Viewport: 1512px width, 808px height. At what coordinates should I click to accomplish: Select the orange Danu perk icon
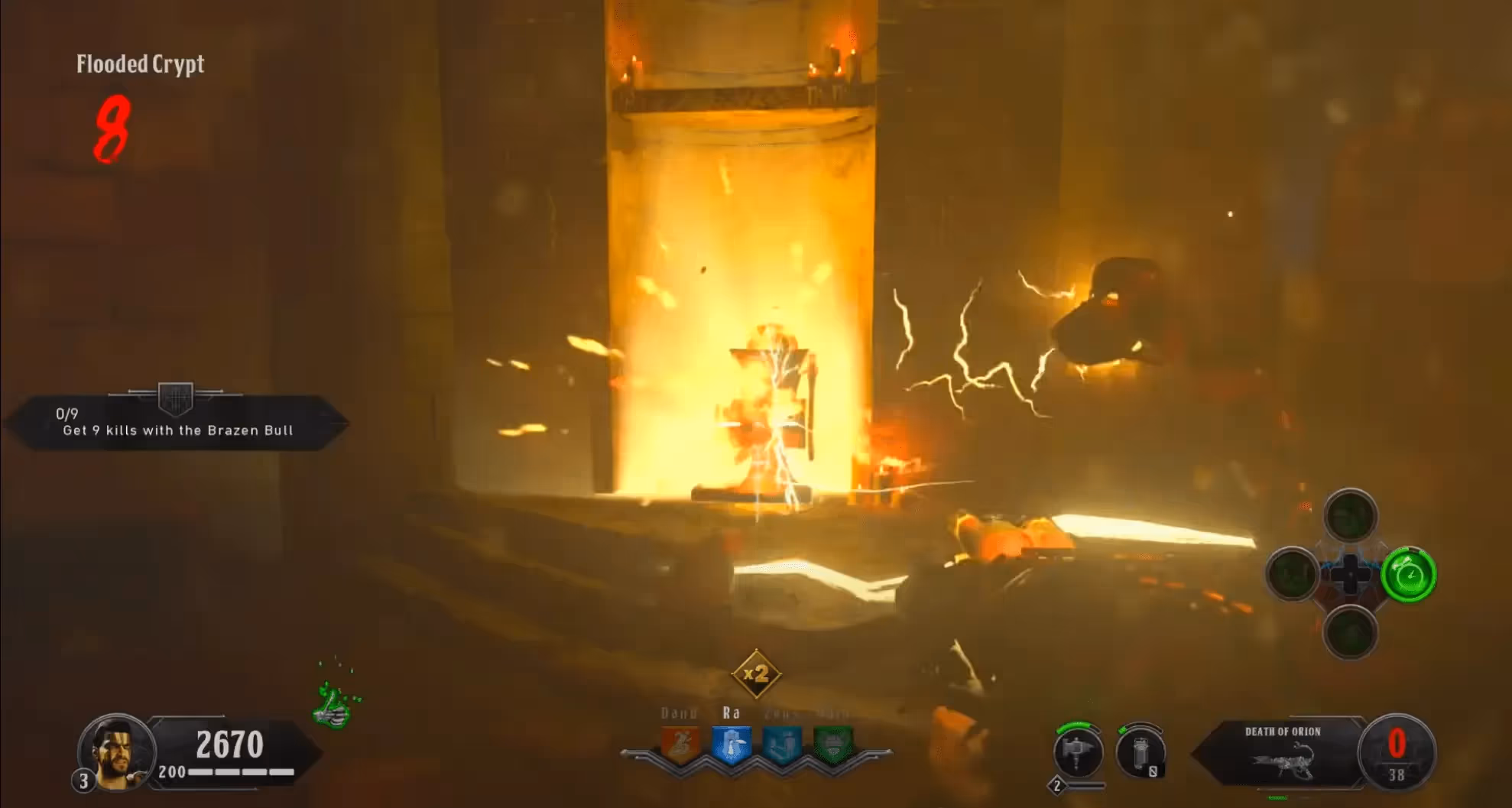click(x=680, y=745)
